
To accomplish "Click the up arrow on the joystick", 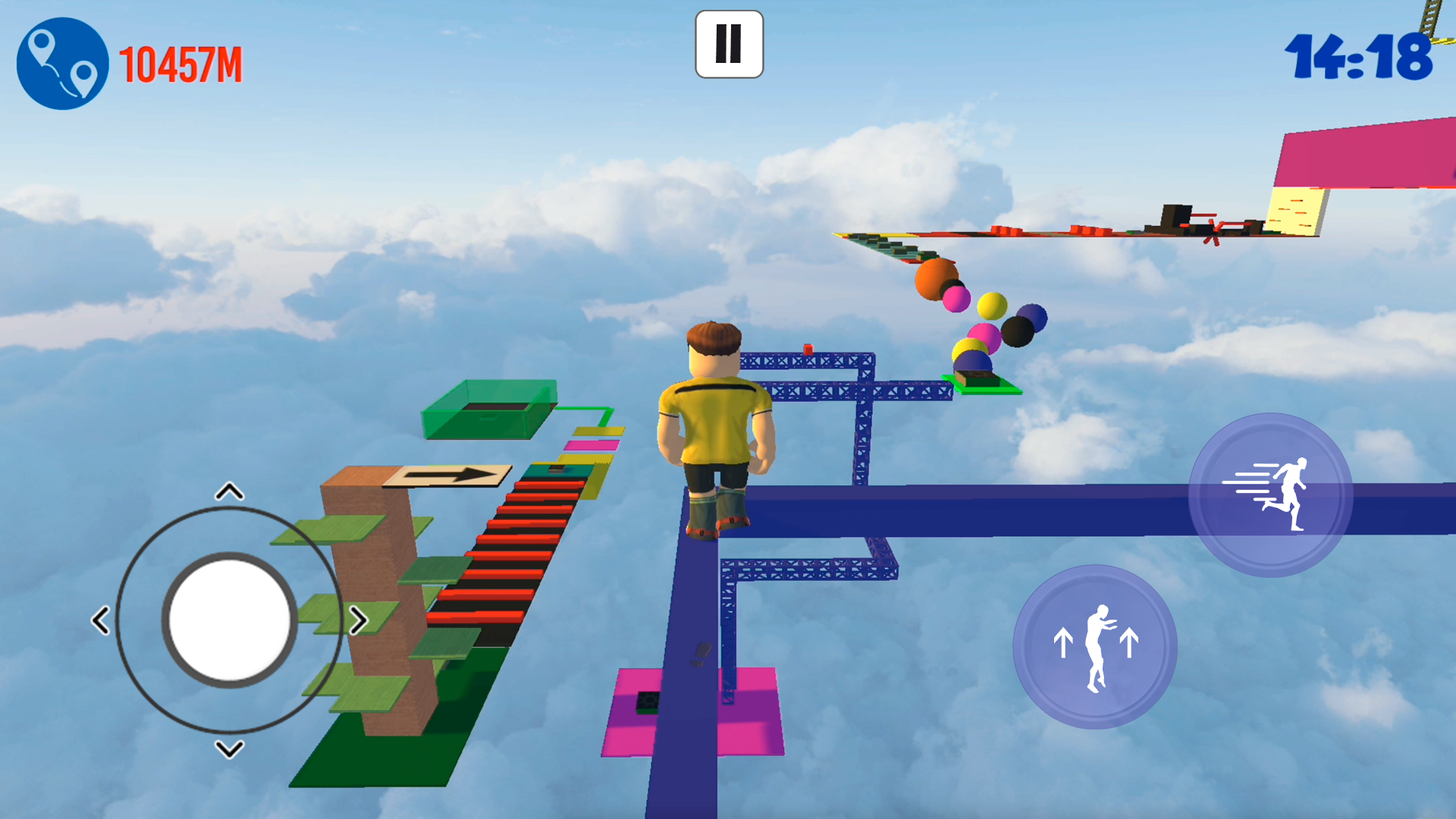I will [227, 491].
